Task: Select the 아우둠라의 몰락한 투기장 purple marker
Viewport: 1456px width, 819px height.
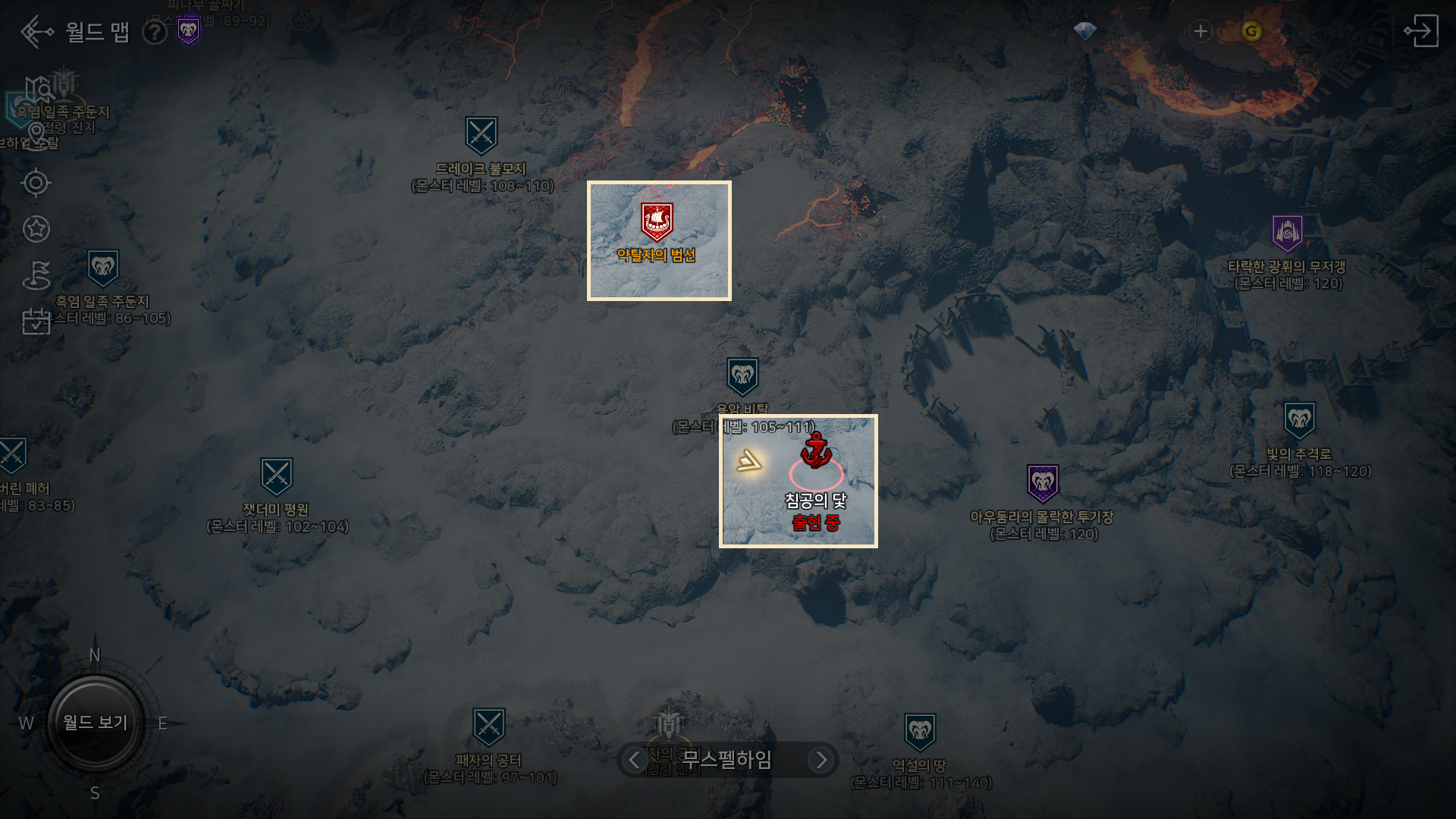Action: (1043, 484)
